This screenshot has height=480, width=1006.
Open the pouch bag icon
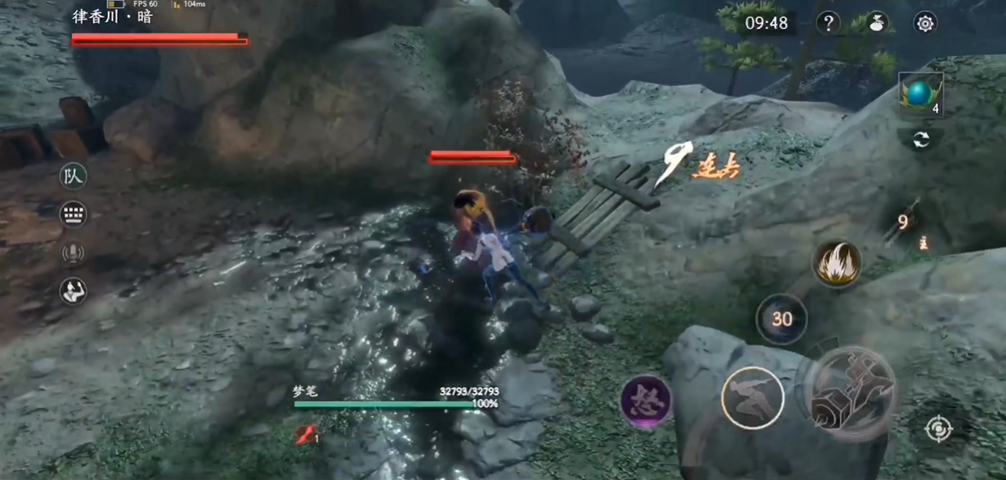click(x=877, y=23)
